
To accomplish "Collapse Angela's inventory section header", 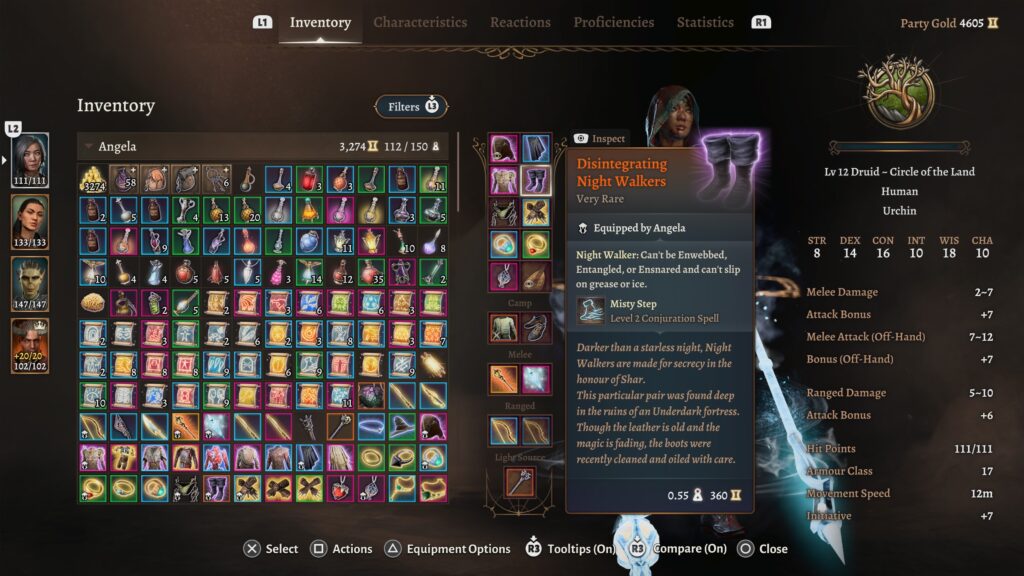I will tap(88, 147).
